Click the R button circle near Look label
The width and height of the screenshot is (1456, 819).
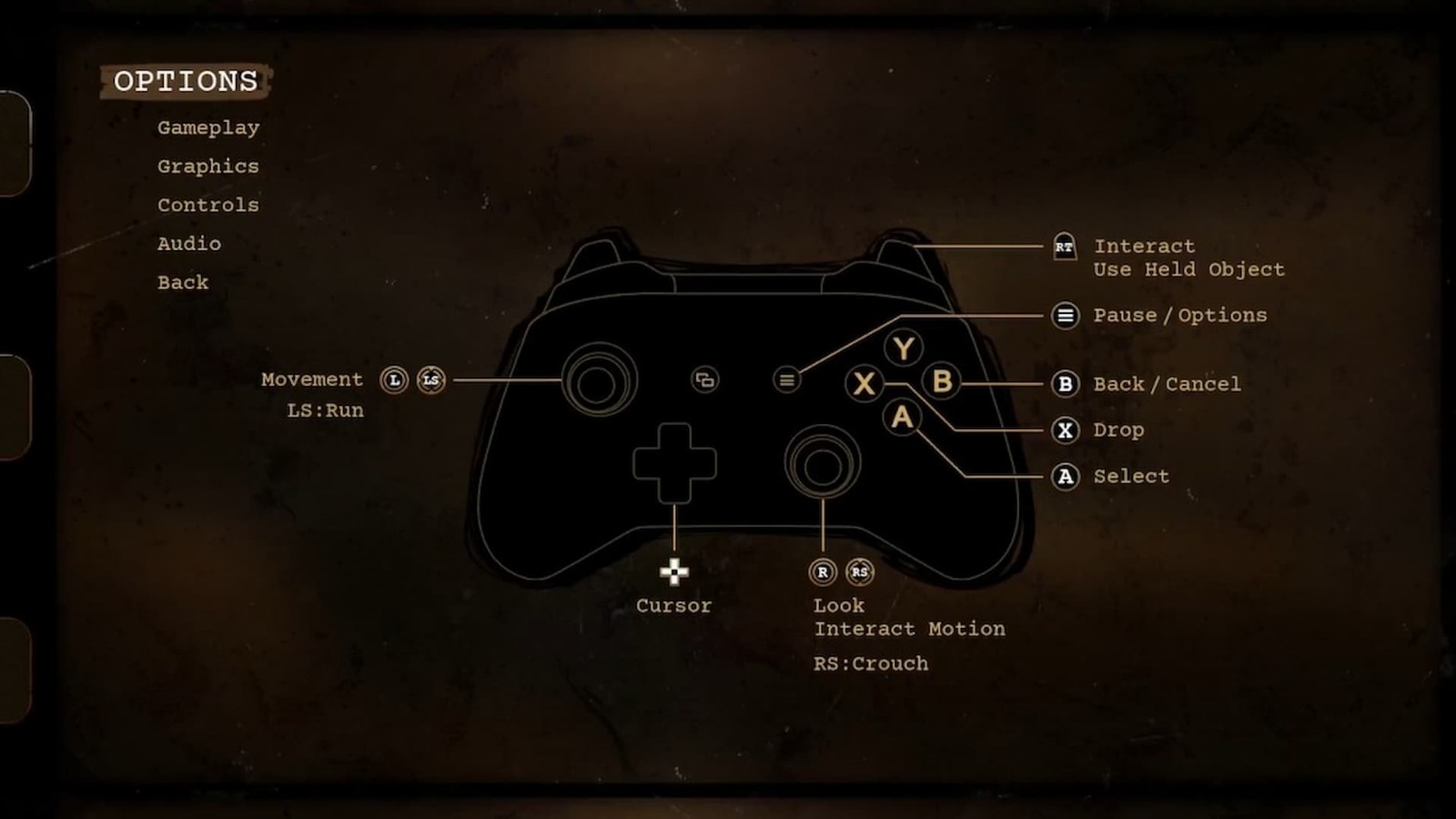click(x=822, y=572)
